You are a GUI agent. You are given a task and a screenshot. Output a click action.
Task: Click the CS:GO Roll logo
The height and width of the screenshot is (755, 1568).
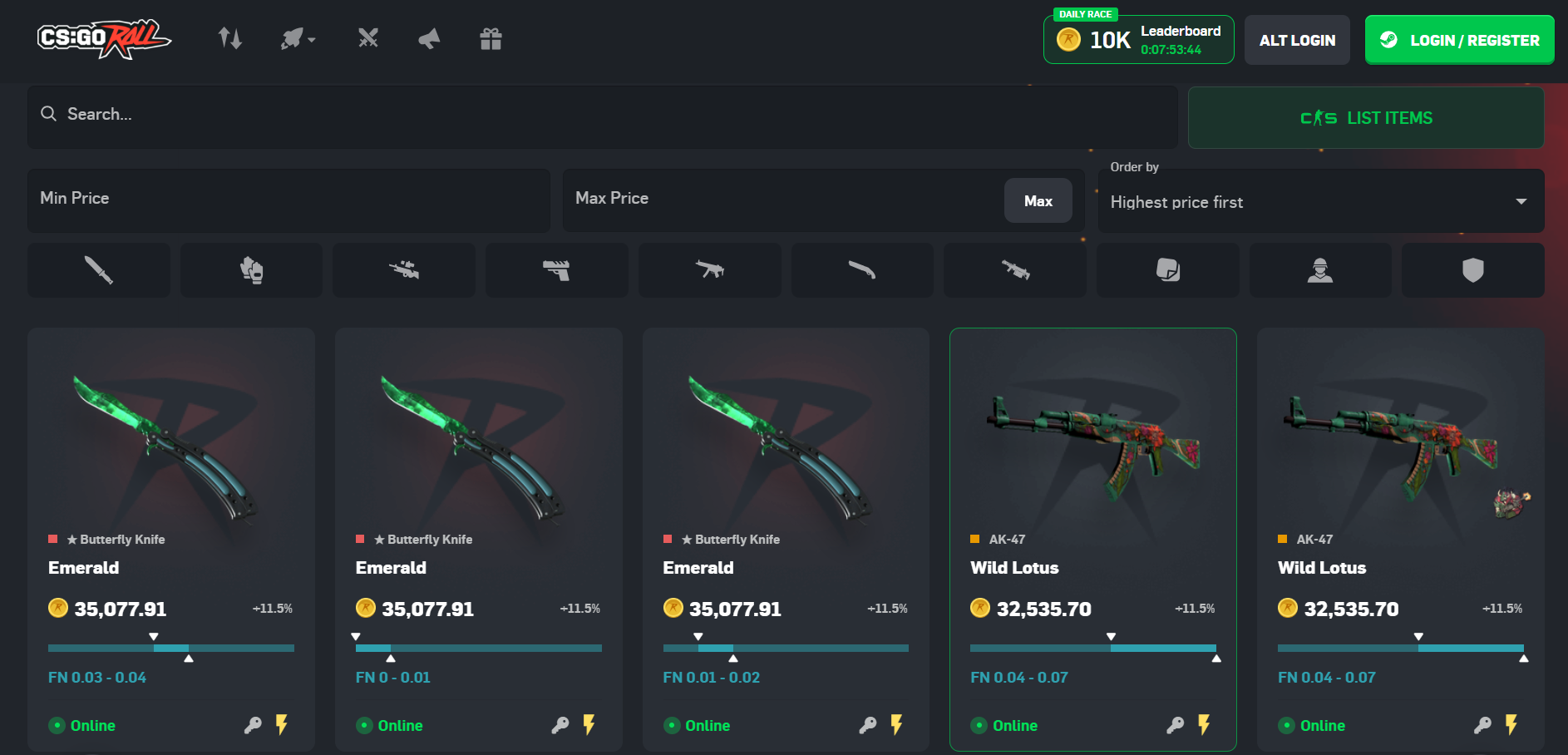pos(103,39)
